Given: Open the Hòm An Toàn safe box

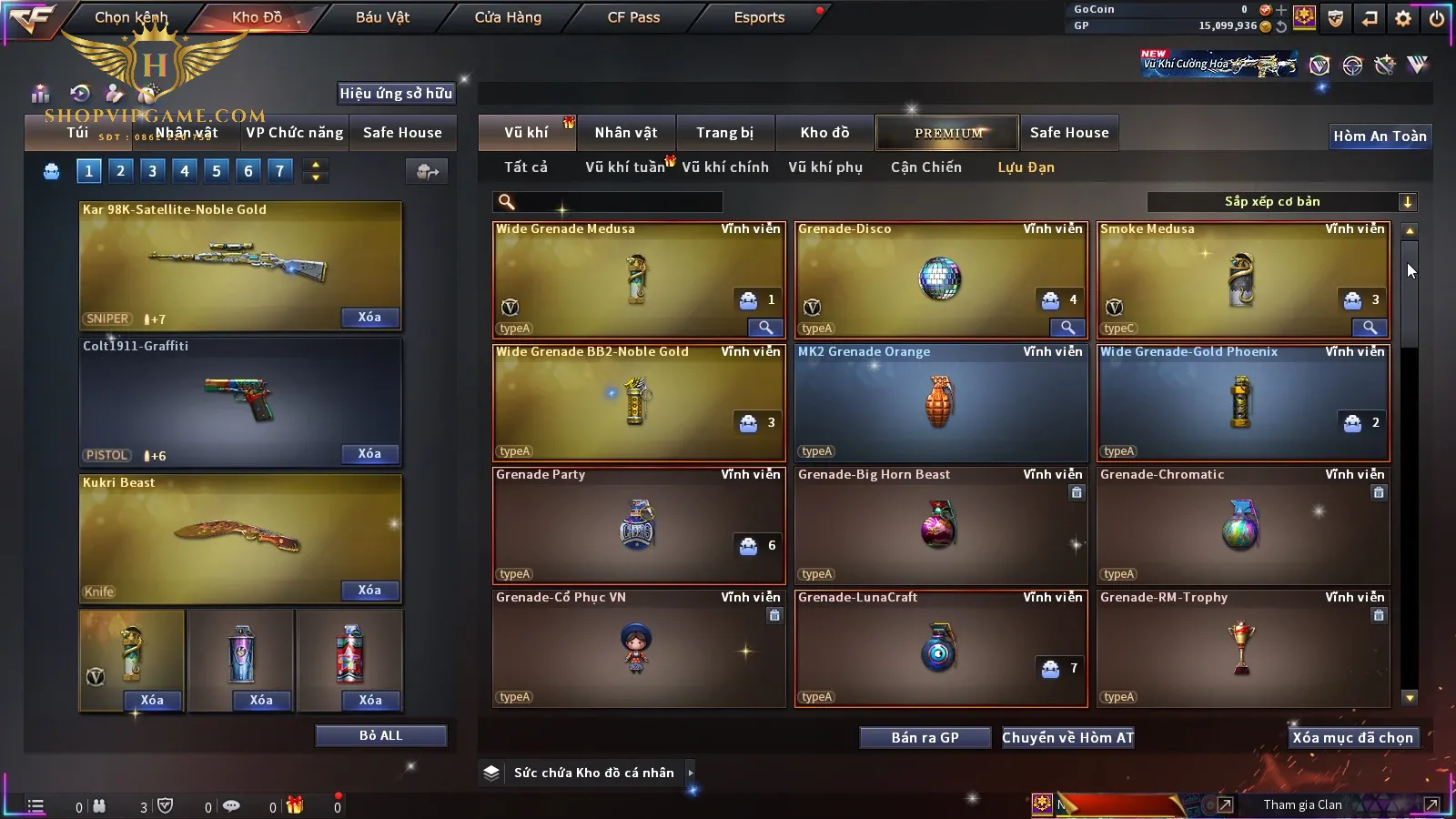Looking at the screenshot, I should tap(1380, 136).
